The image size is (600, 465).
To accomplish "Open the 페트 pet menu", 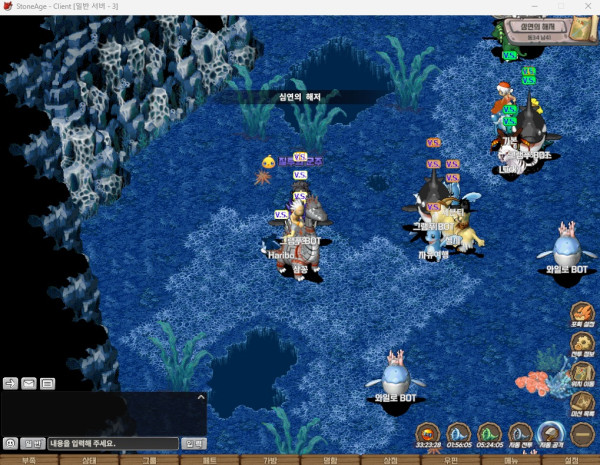I will click(x=209, y=460).
